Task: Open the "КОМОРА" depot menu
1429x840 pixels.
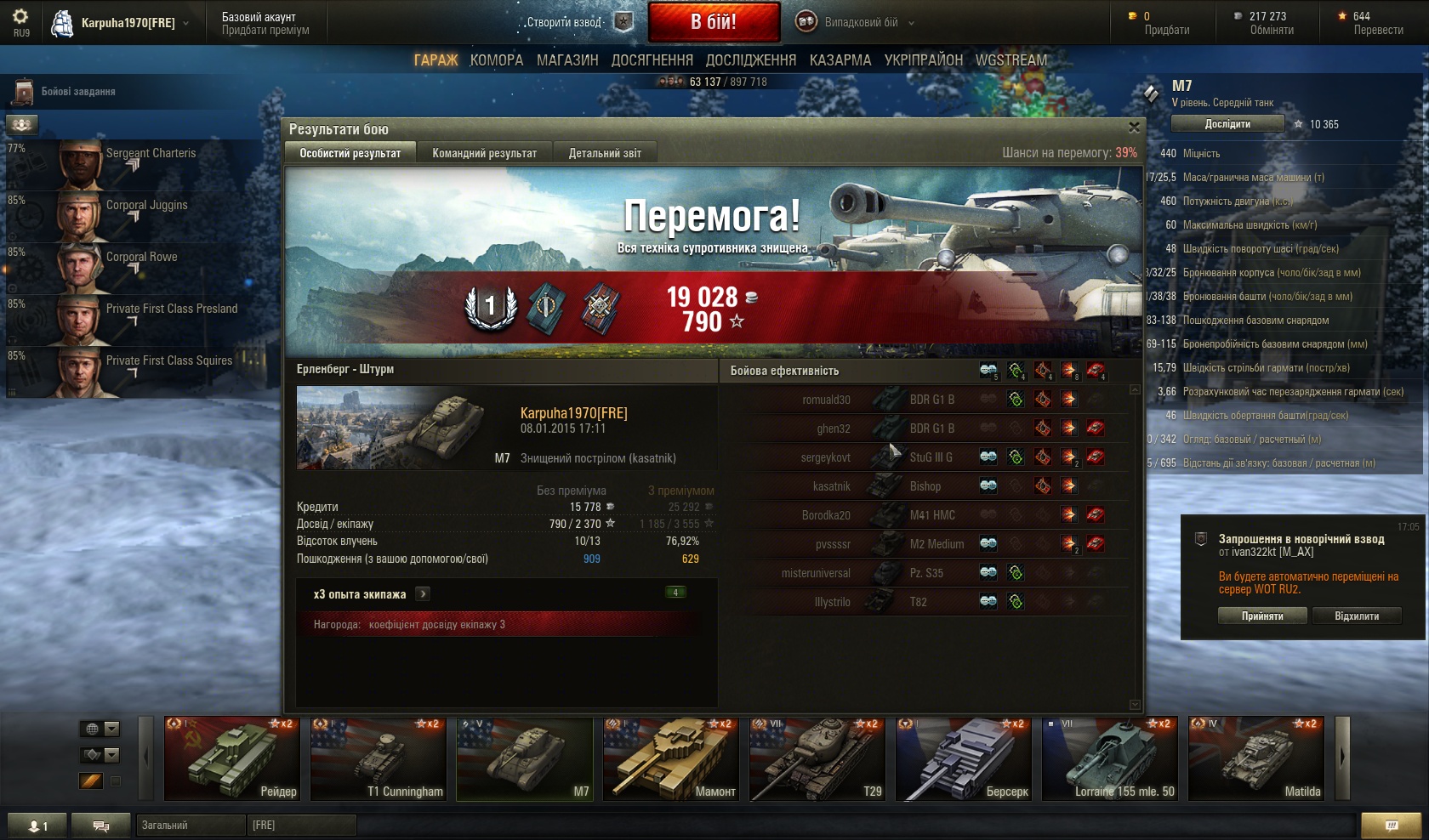Action: [x=497, y=60]
